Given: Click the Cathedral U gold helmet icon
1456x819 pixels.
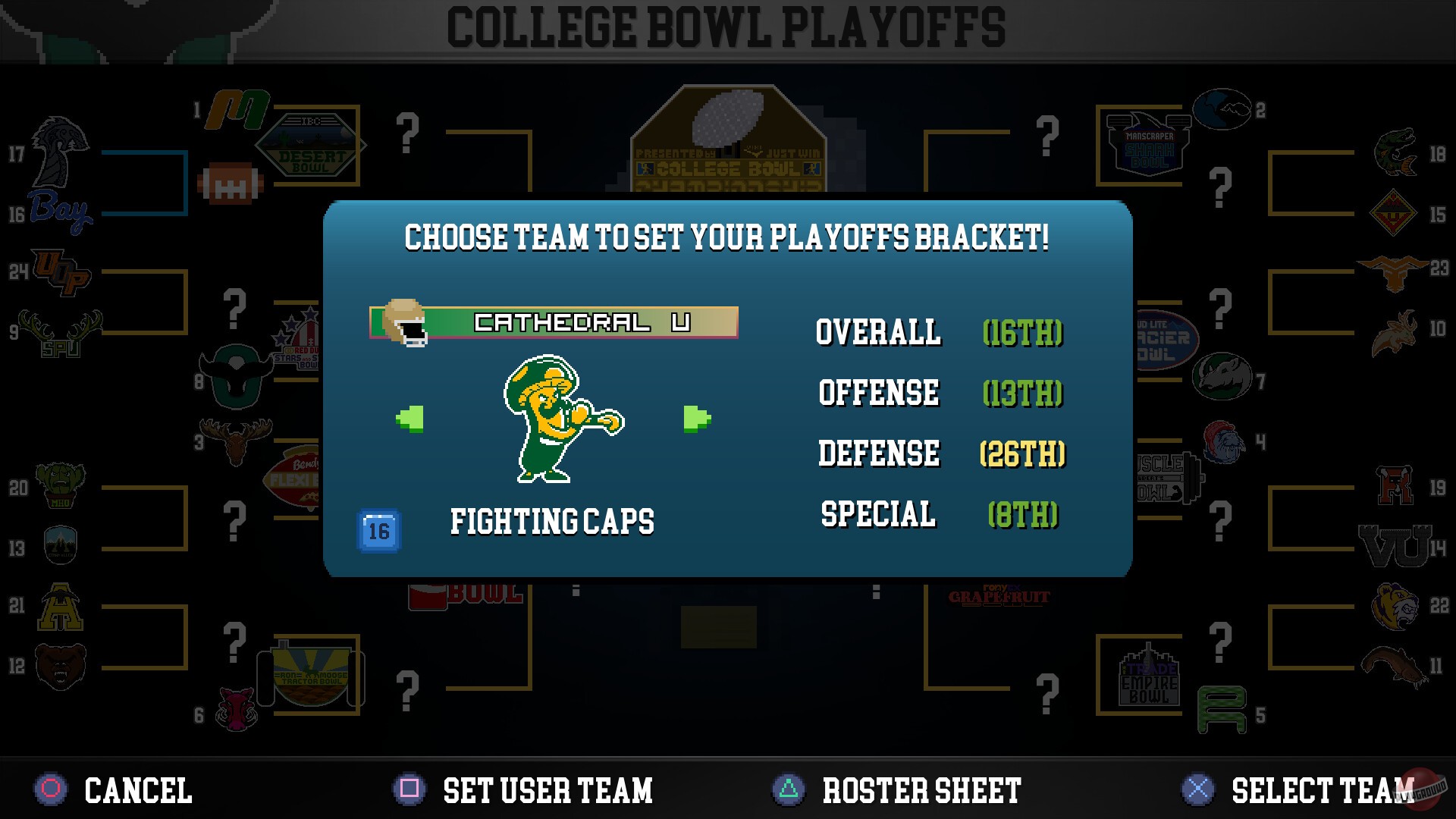Looking at the screenshot, I should click(406, 322).
